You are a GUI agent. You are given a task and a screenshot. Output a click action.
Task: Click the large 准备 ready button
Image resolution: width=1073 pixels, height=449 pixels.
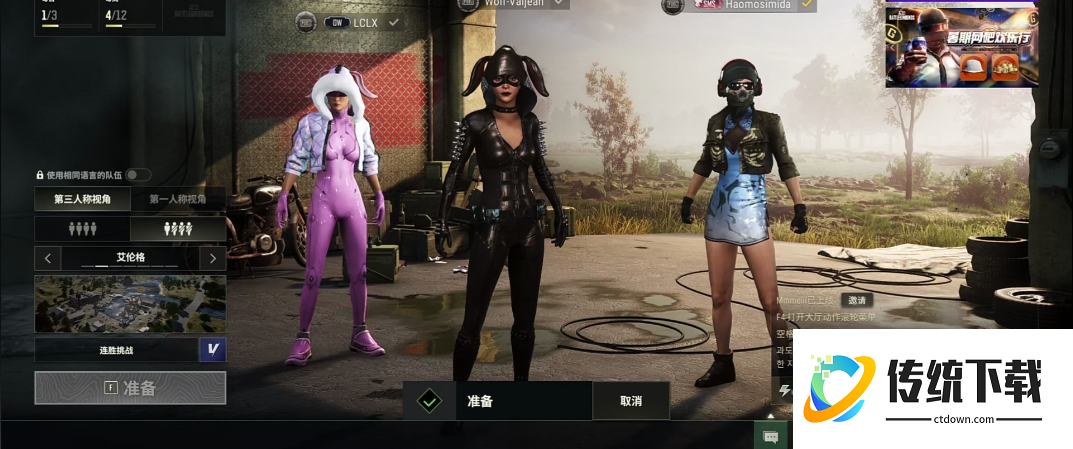(x=130, y=388)
